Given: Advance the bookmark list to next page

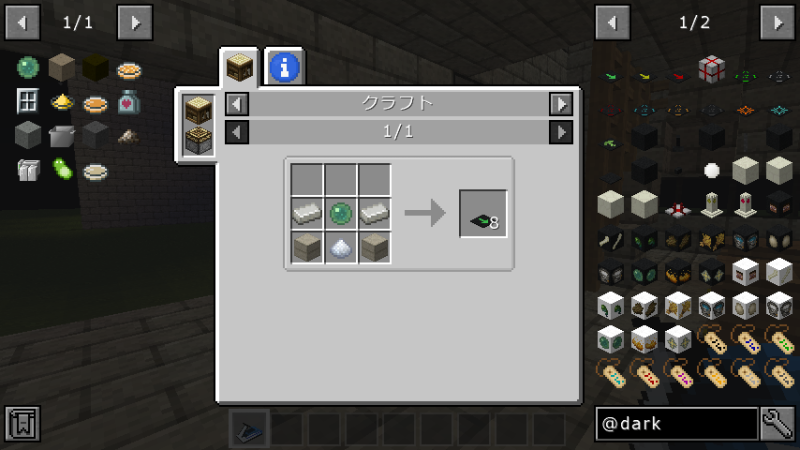Looking at the screenshot, I should coord(135,21).
